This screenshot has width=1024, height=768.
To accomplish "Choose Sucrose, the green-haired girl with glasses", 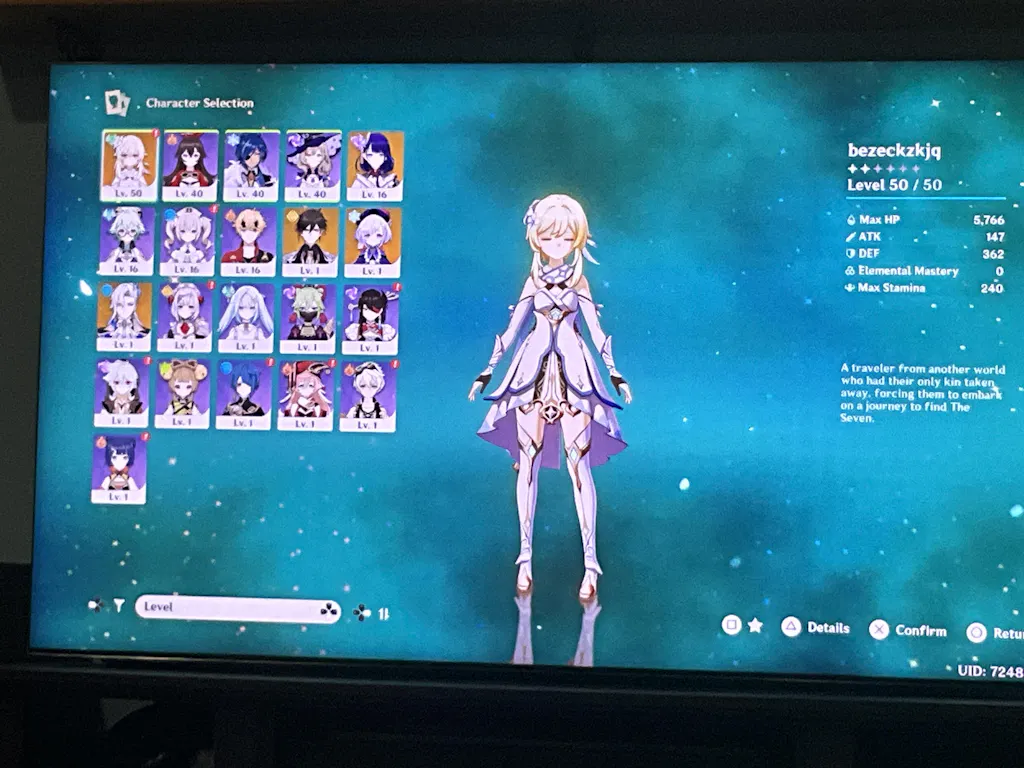I will click(127, 240).
